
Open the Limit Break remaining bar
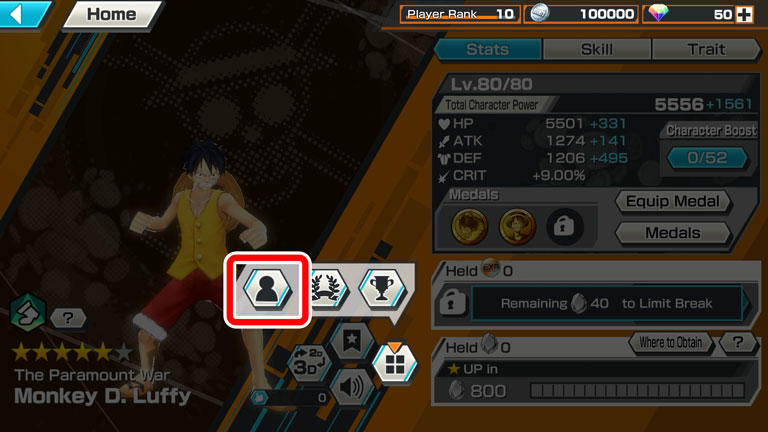(x=608, y=304)
